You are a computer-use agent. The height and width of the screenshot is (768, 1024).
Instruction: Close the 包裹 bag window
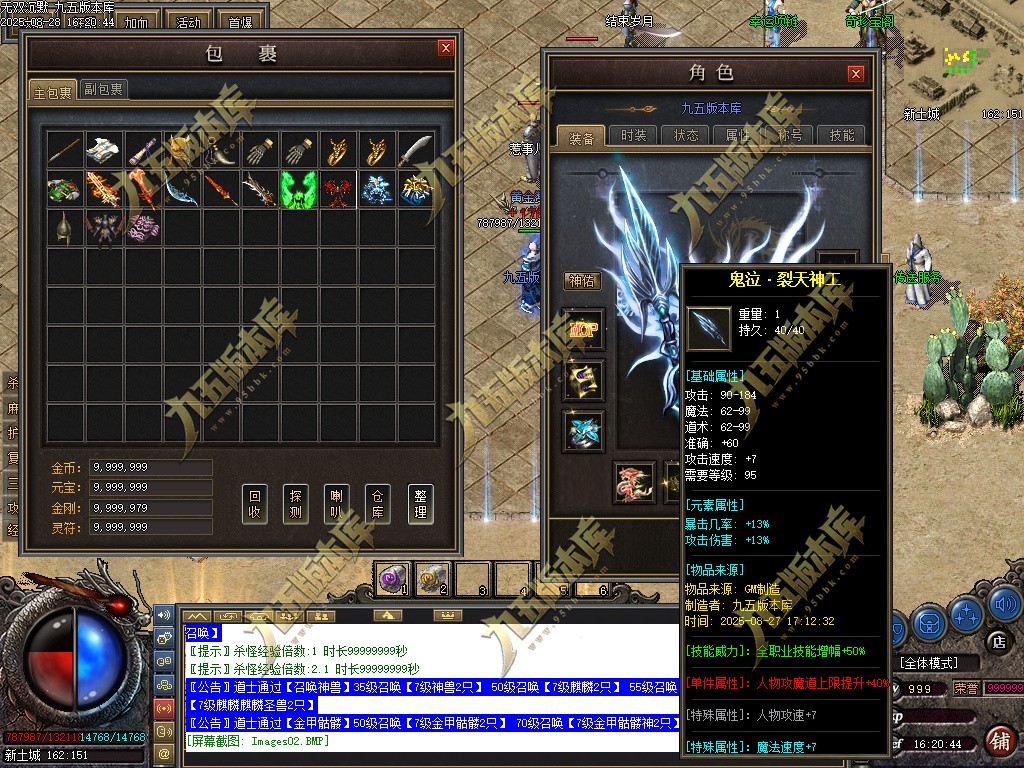click(445, 47)
